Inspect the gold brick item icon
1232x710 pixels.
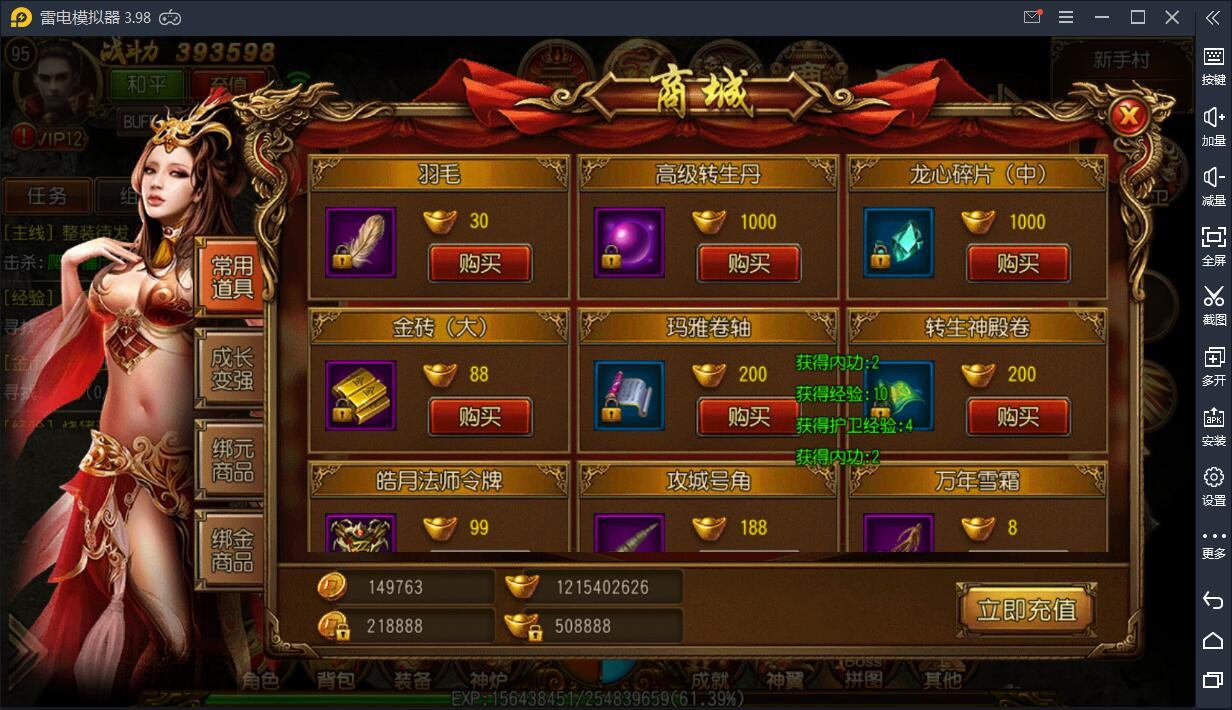tap(361, 395)
